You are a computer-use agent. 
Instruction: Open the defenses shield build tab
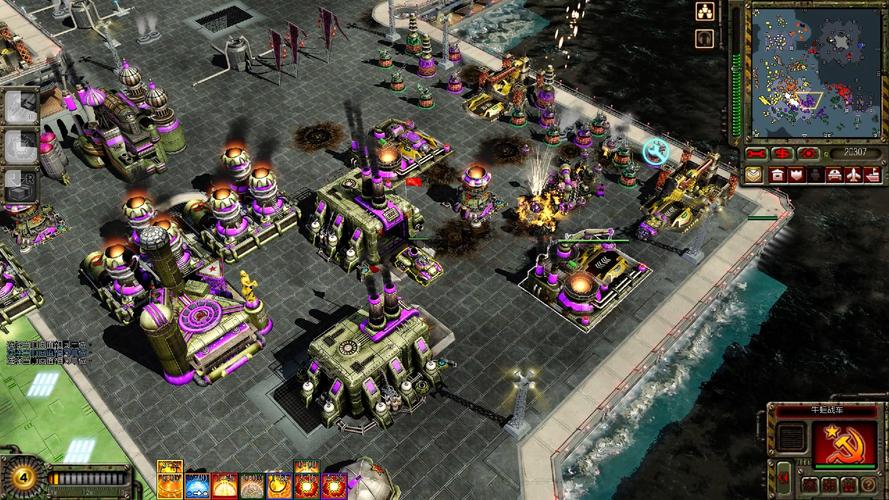(x=796, y=175)
